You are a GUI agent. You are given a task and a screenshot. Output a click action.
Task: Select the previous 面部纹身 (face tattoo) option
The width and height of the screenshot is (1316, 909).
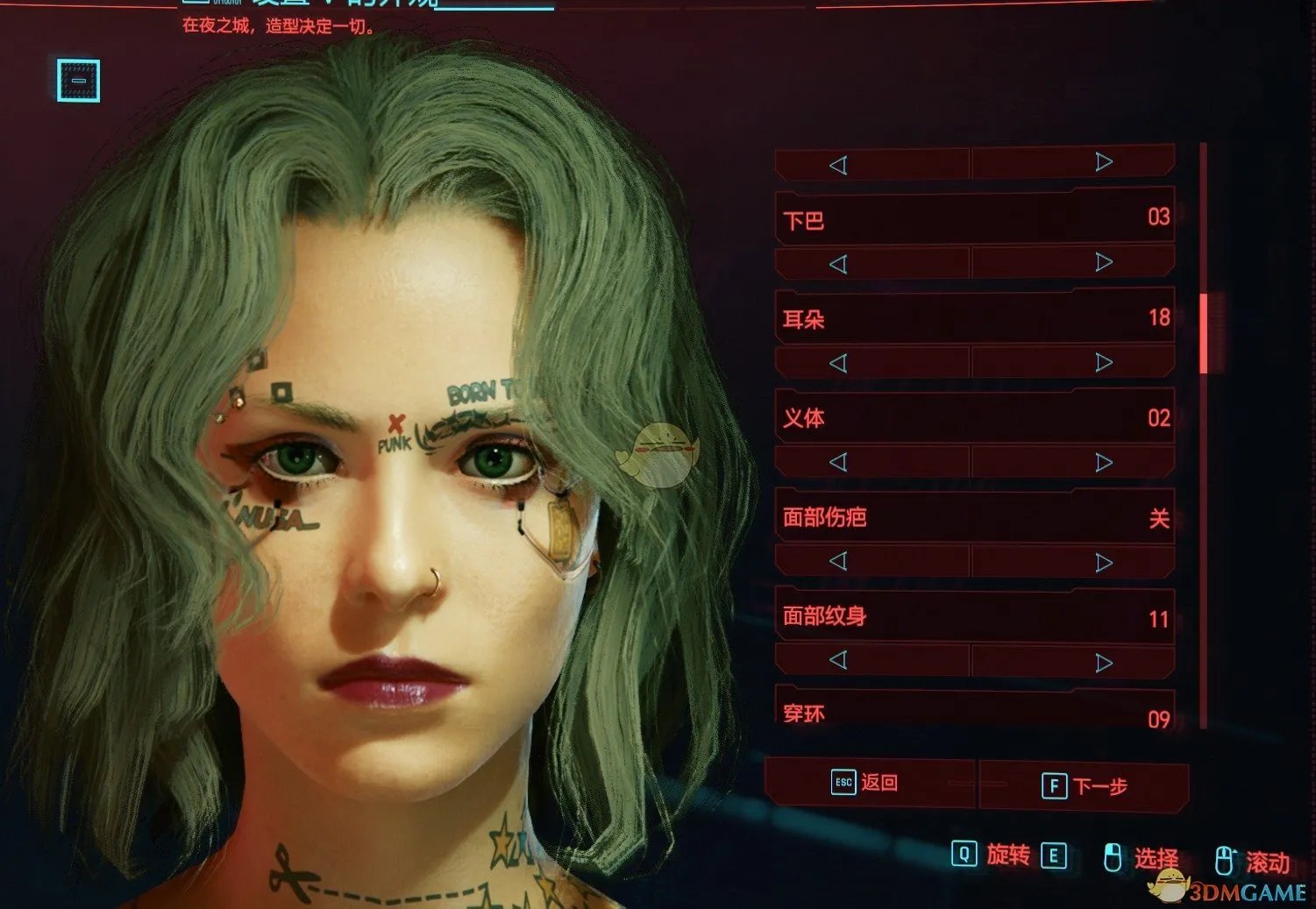click(838, 660)
